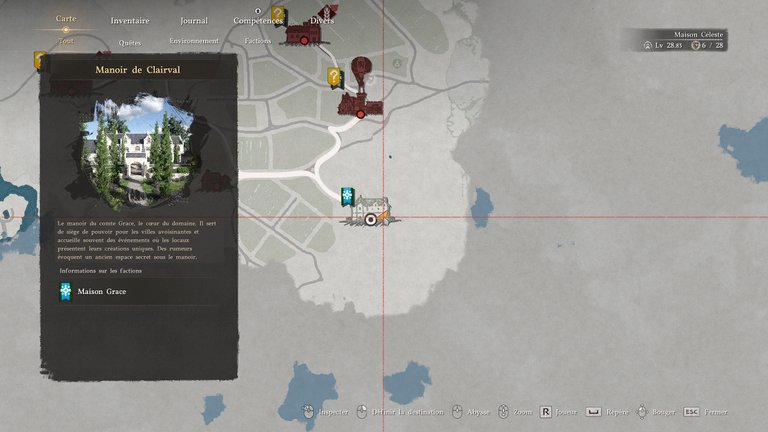768x432 pixels.
Task: Filter the map by Environnement
Action: click(x=194, y=41)
